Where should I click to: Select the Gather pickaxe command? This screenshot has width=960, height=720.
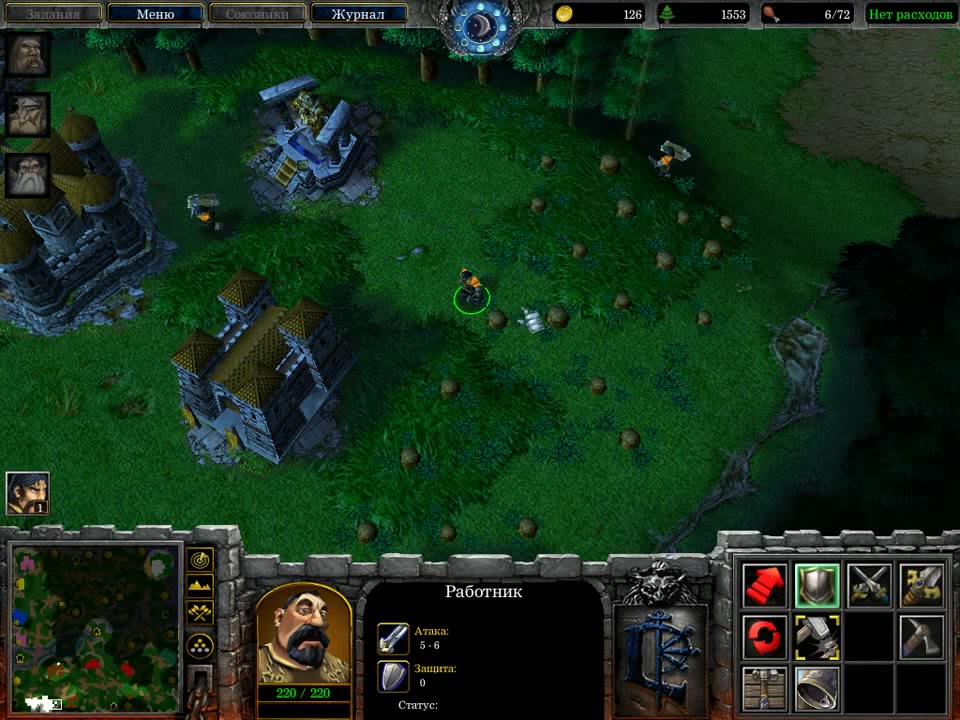(921, 638)
